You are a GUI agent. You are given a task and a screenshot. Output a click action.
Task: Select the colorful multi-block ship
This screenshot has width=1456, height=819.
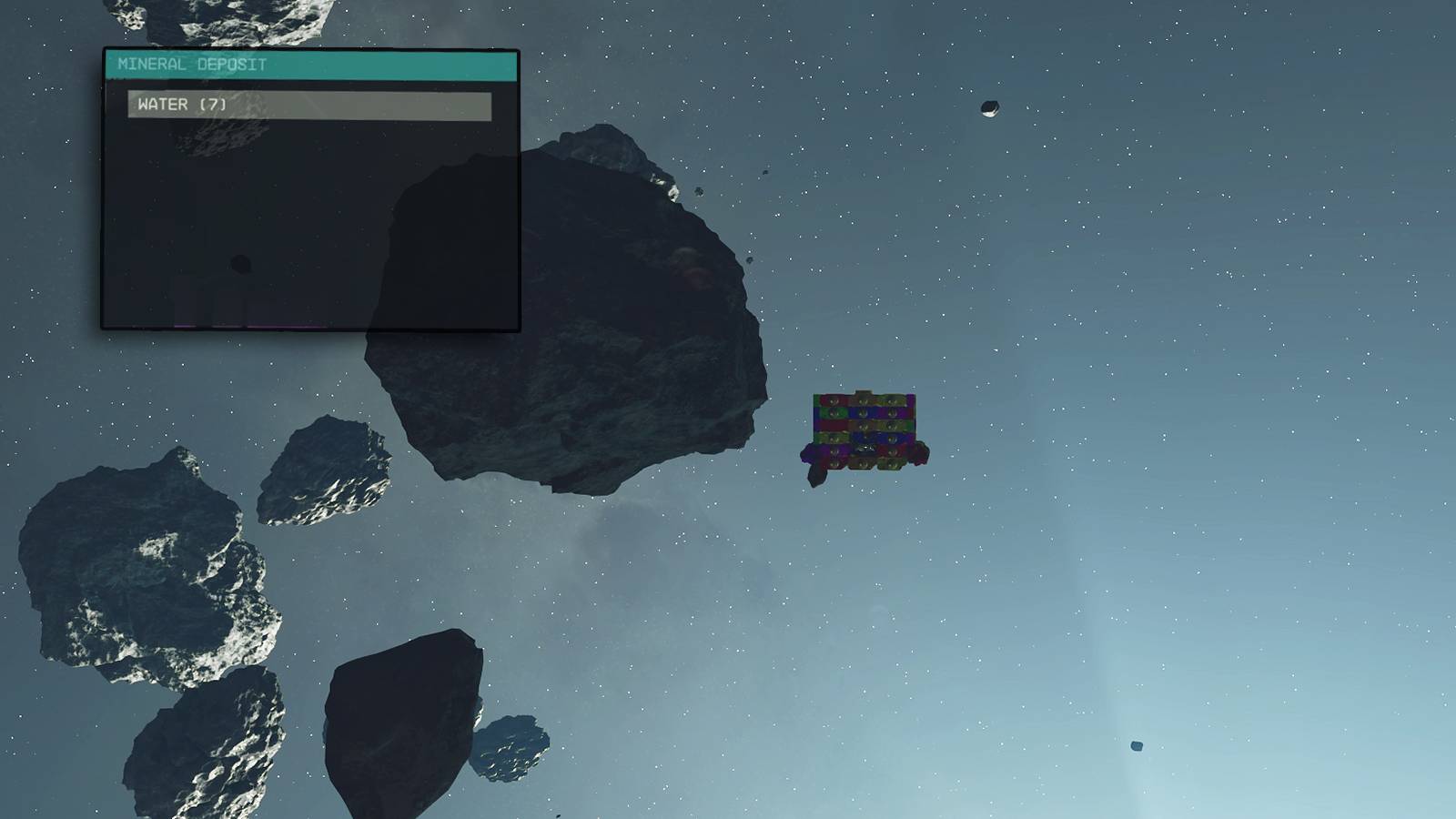864,428
